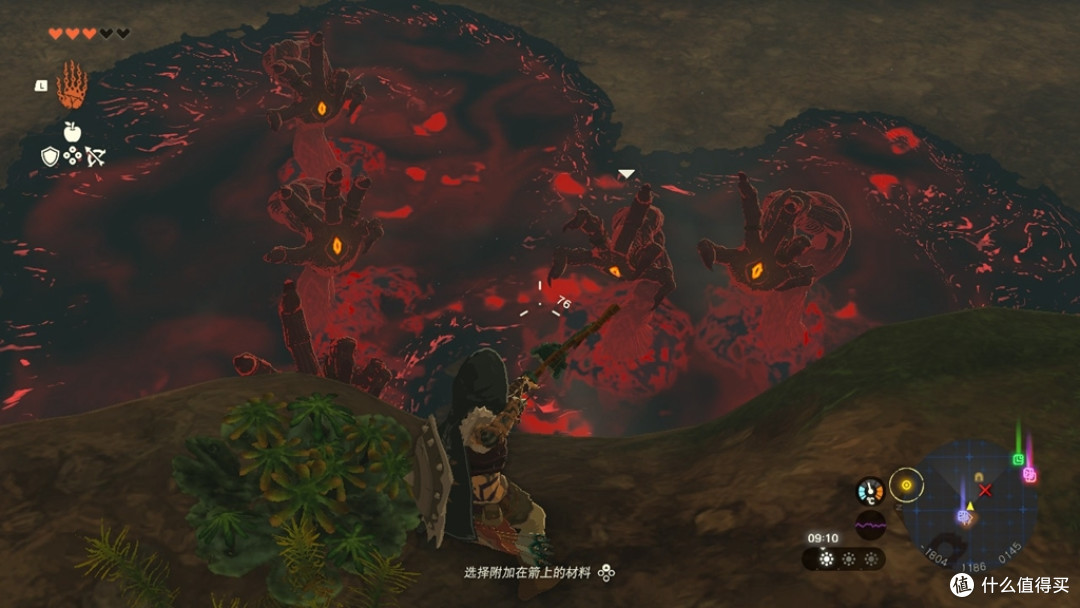Choose the apple arrow material icon
The width and height of the screenshot is (1080, 608).
72,130
